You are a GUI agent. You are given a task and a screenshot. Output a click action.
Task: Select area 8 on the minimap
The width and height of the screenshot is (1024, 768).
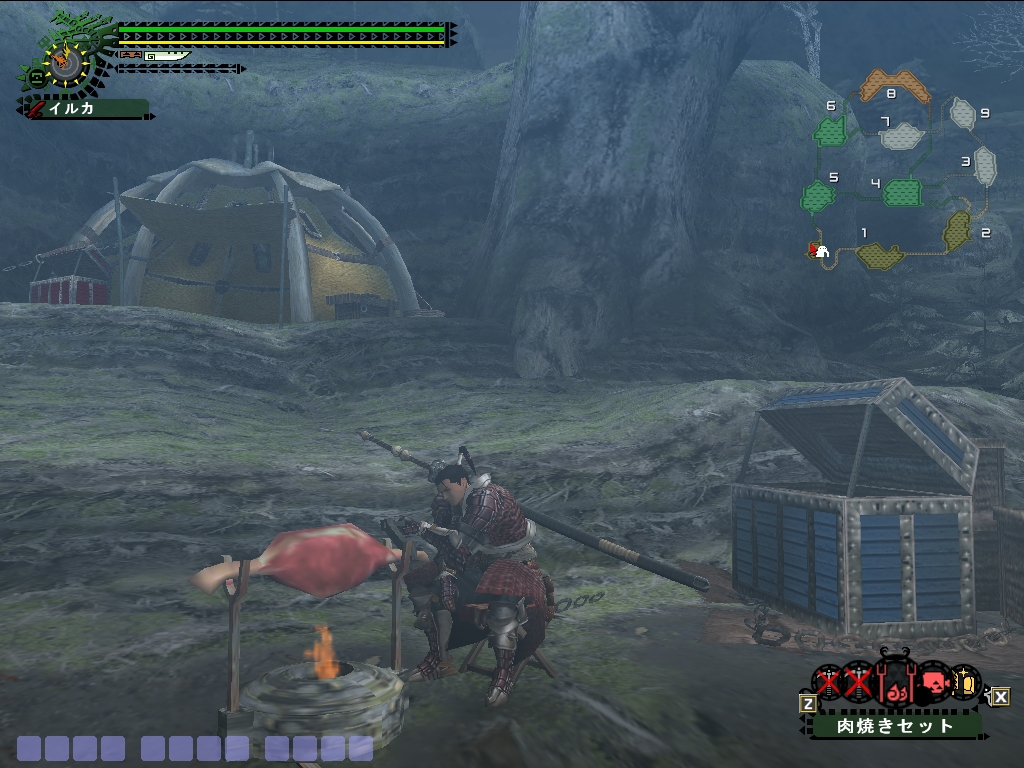click(x=895, y=87)
